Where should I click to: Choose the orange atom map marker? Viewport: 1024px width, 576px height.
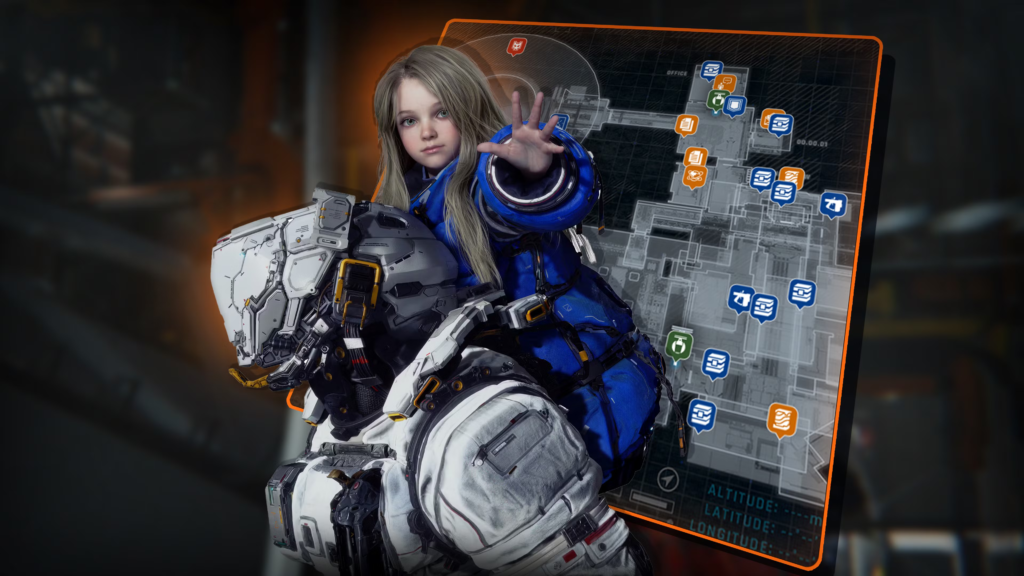[x=694, y=176]
